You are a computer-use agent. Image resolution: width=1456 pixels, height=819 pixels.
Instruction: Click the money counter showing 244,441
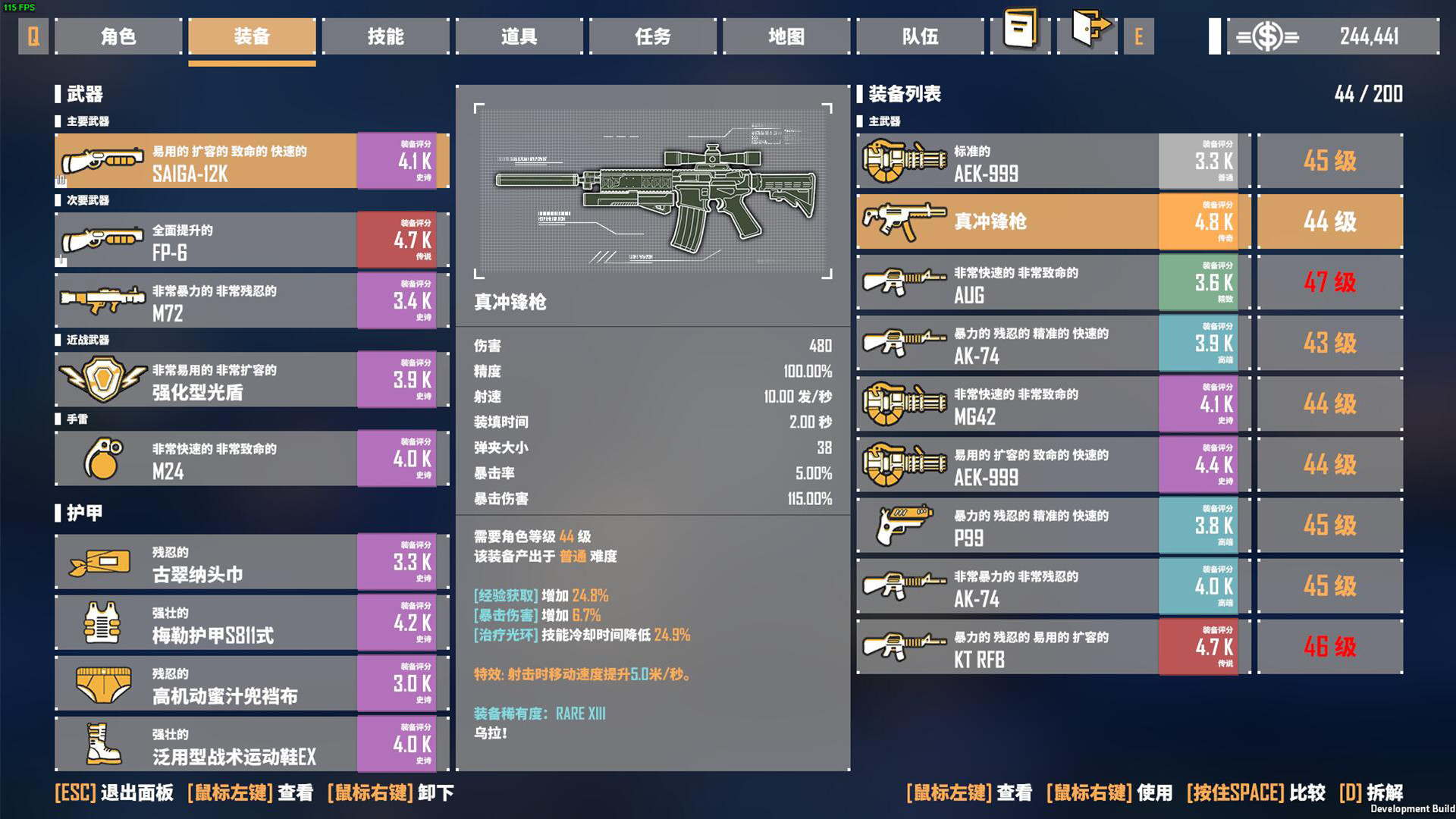(x=1373, y=36)
